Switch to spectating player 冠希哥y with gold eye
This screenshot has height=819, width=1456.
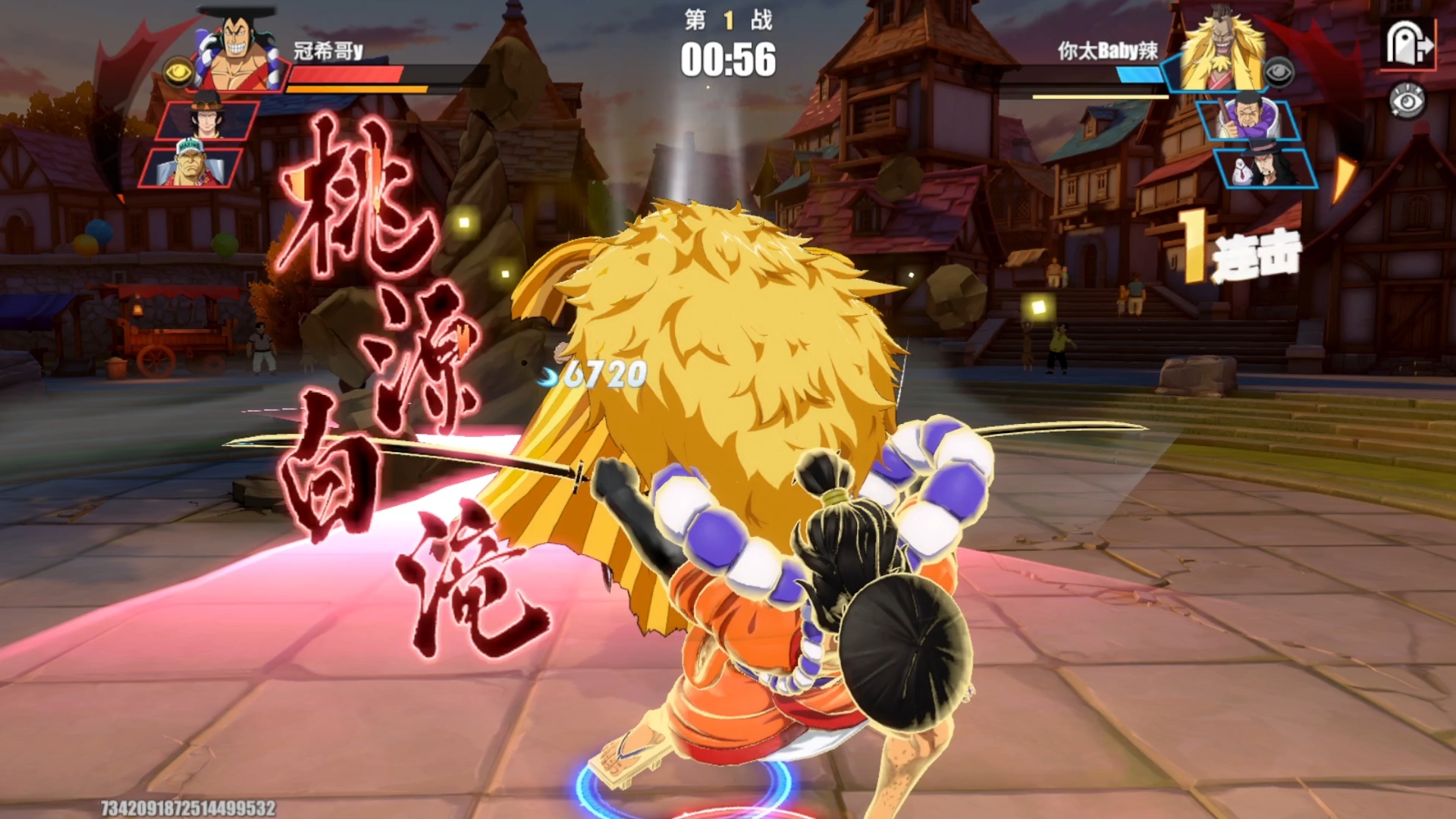pyautogui.click(x=179, y=72)
